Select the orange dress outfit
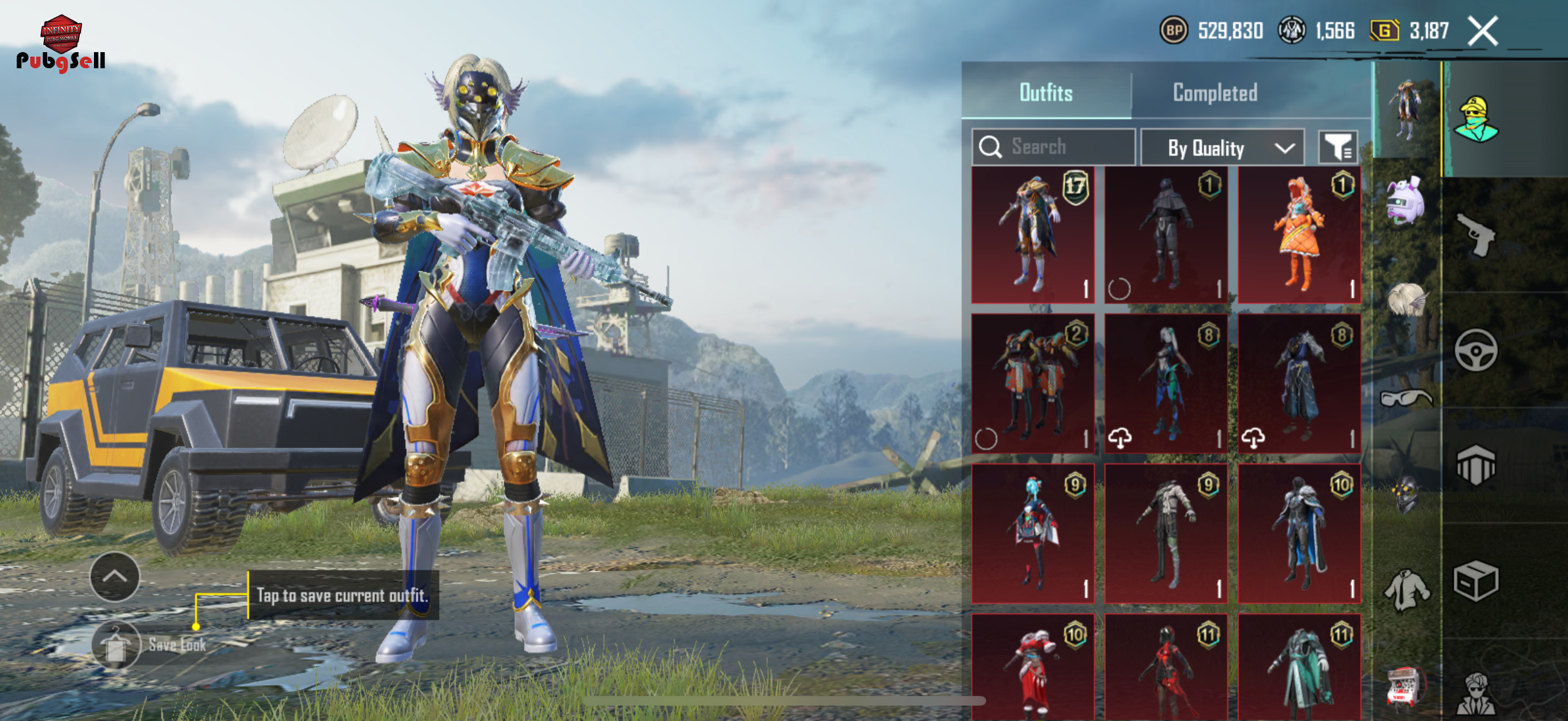 (1299, 235)
